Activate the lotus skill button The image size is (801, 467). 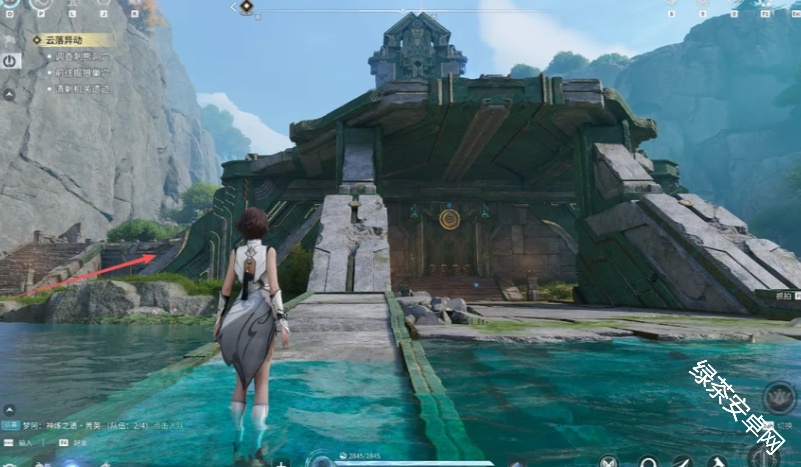[x=780, y=396]
